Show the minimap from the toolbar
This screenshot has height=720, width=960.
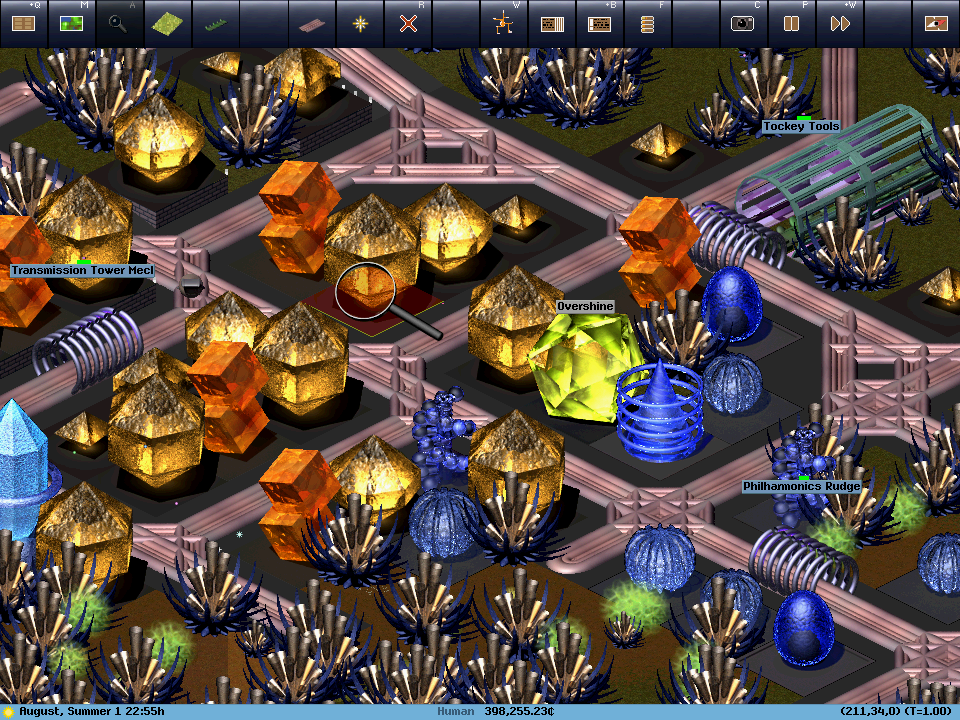pos(71,24)
